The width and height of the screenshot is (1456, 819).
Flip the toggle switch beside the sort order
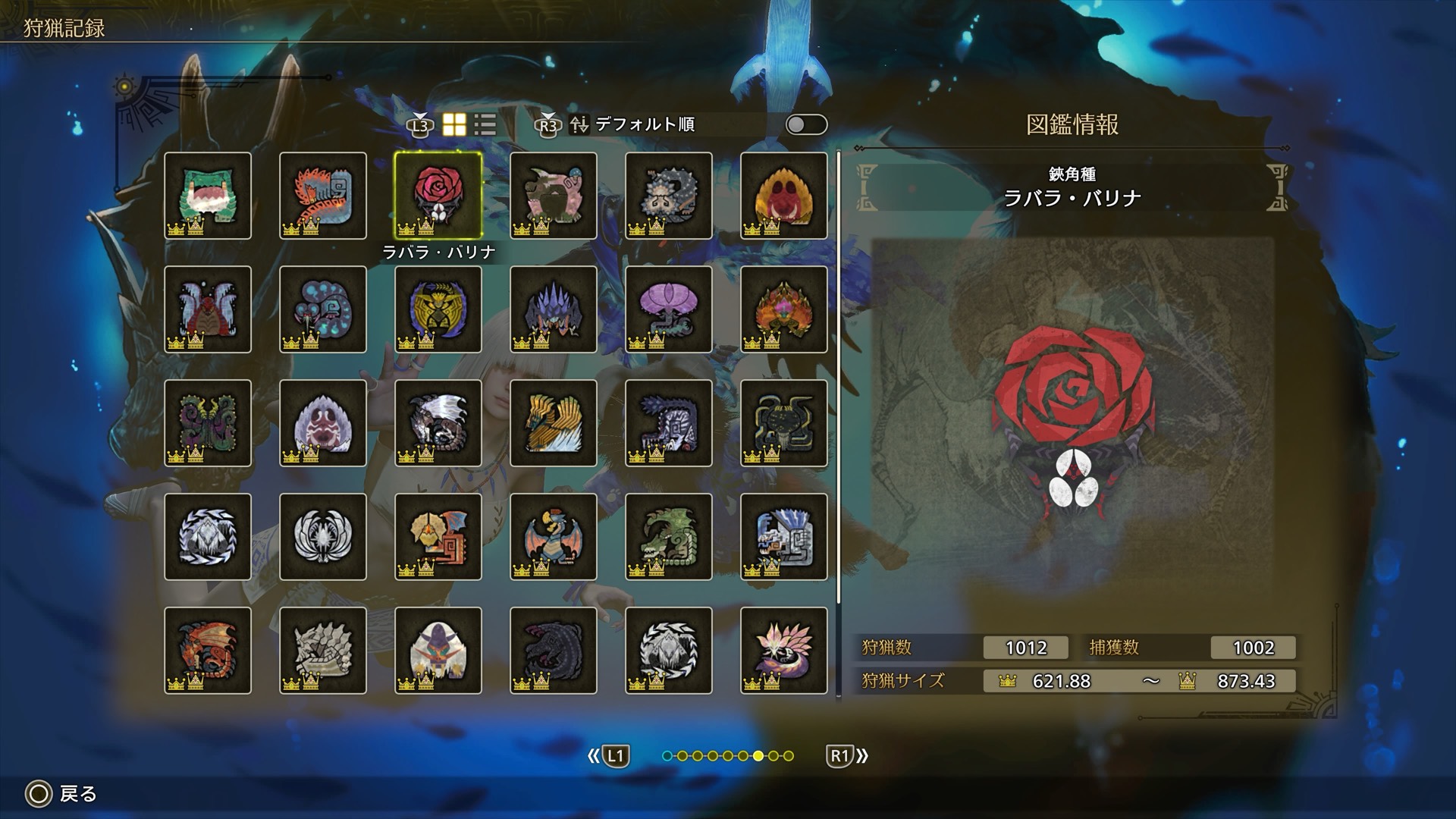pos(806,125)
